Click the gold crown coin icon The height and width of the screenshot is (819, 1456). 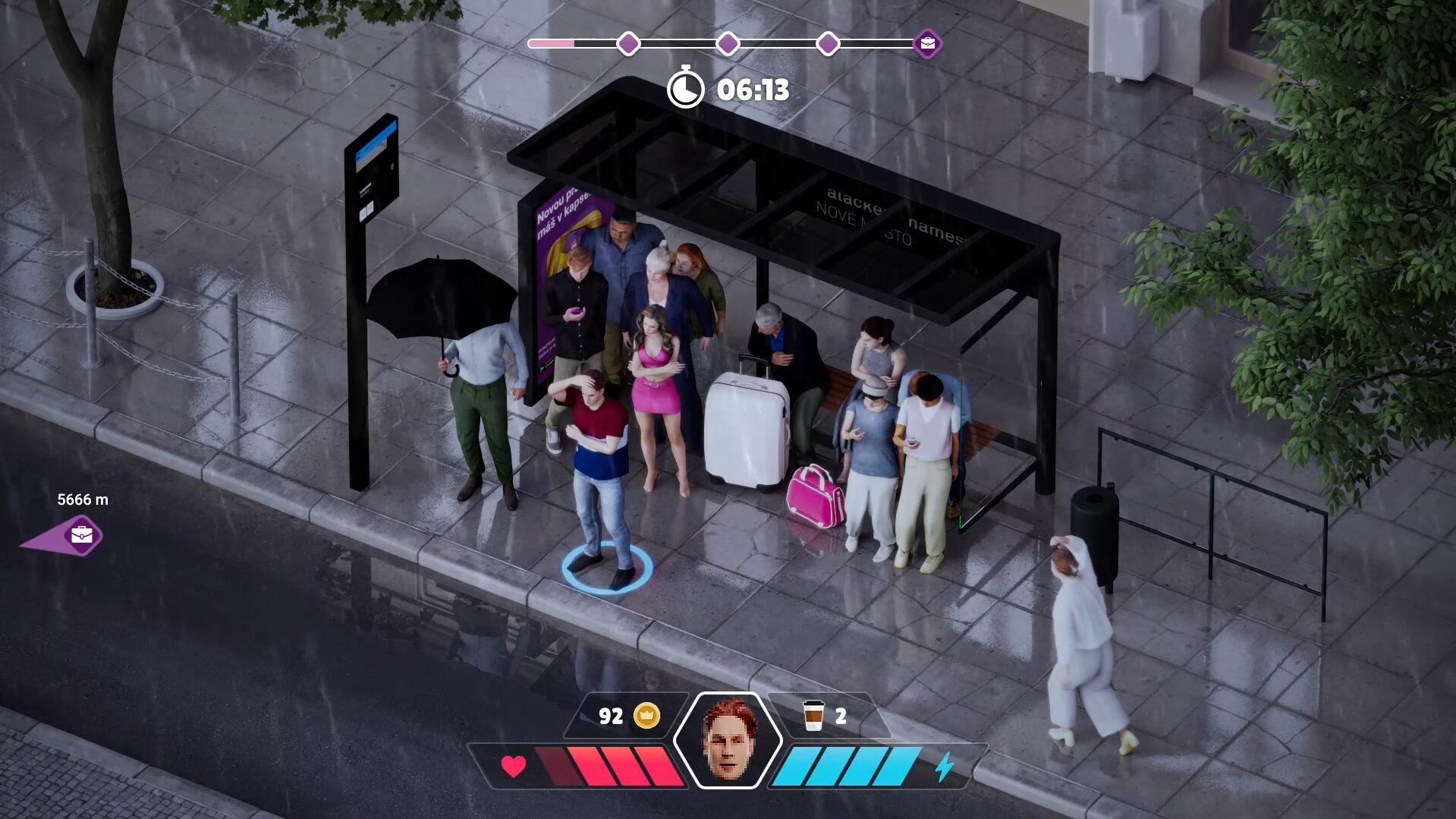646,715
